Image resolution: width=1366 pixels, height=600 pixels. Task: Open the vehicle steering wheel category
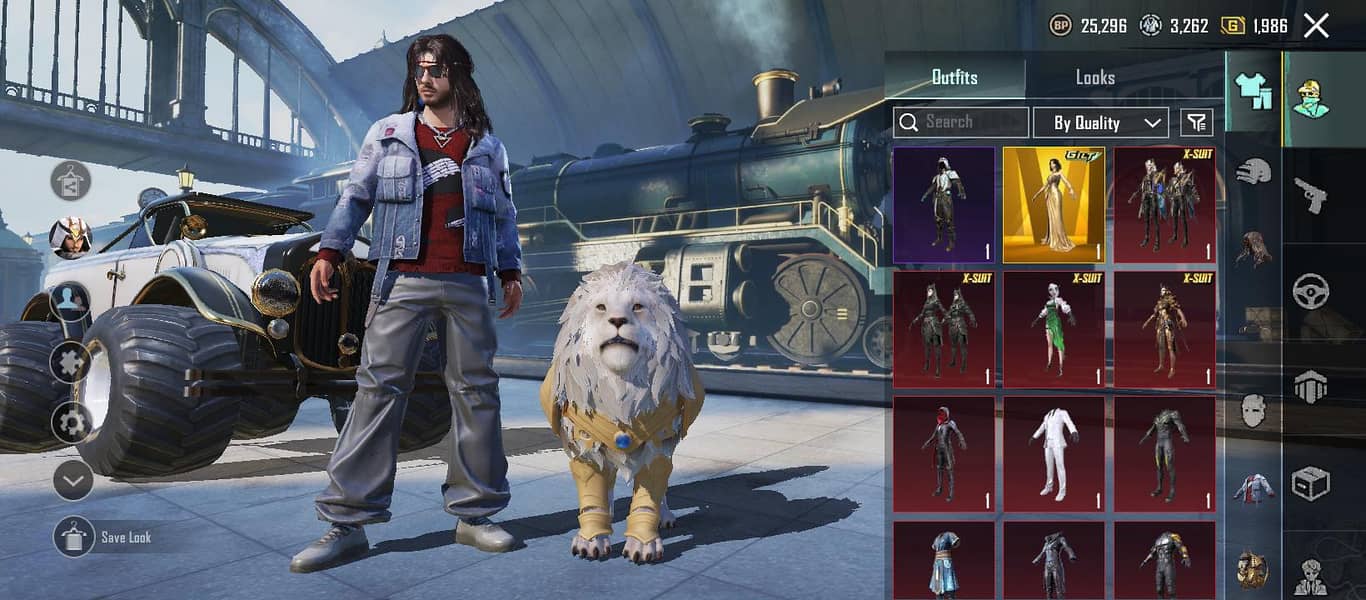click(x=1310, y=291)
